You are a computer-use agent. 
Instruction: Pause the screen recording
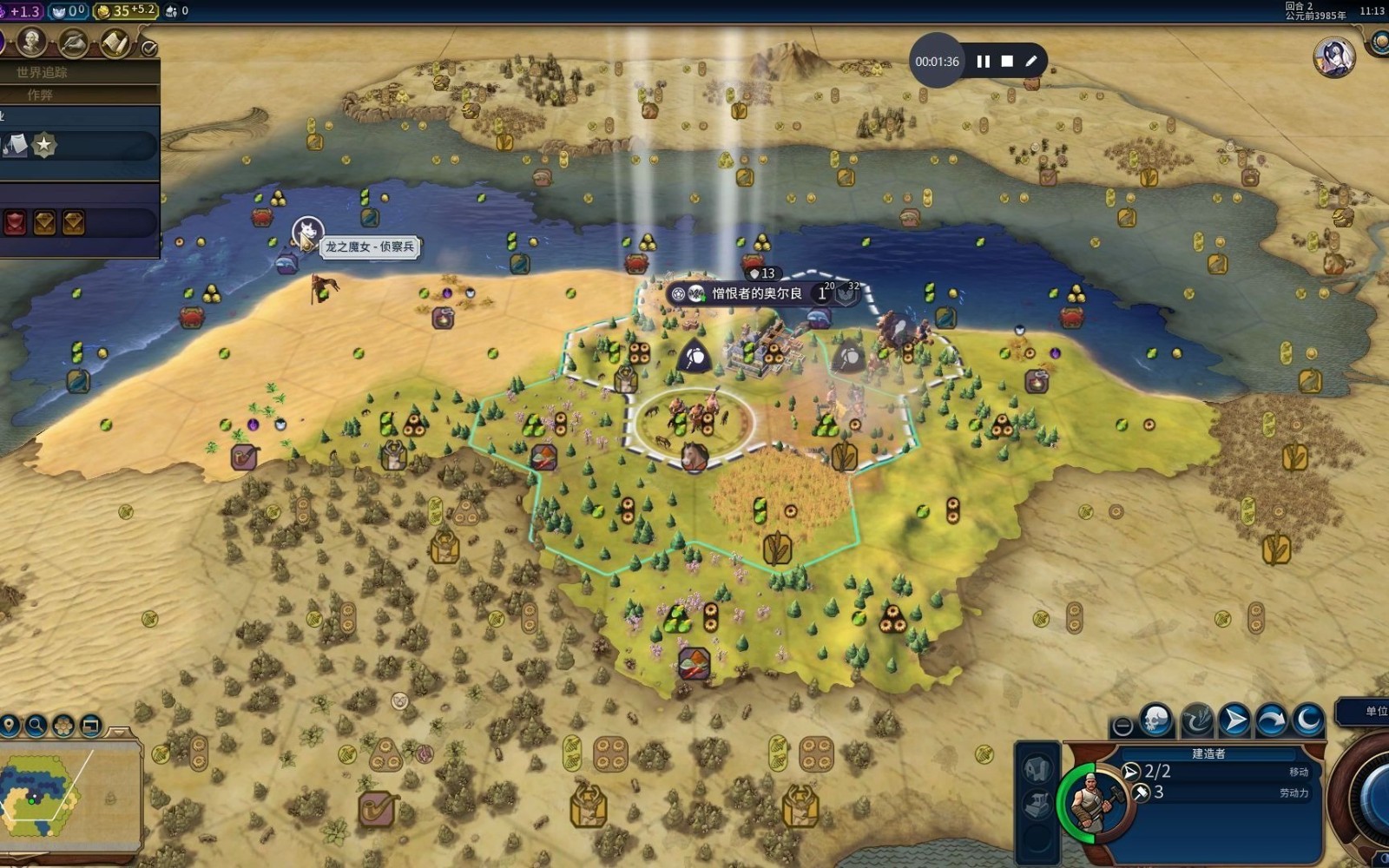[x=983, y=62]
